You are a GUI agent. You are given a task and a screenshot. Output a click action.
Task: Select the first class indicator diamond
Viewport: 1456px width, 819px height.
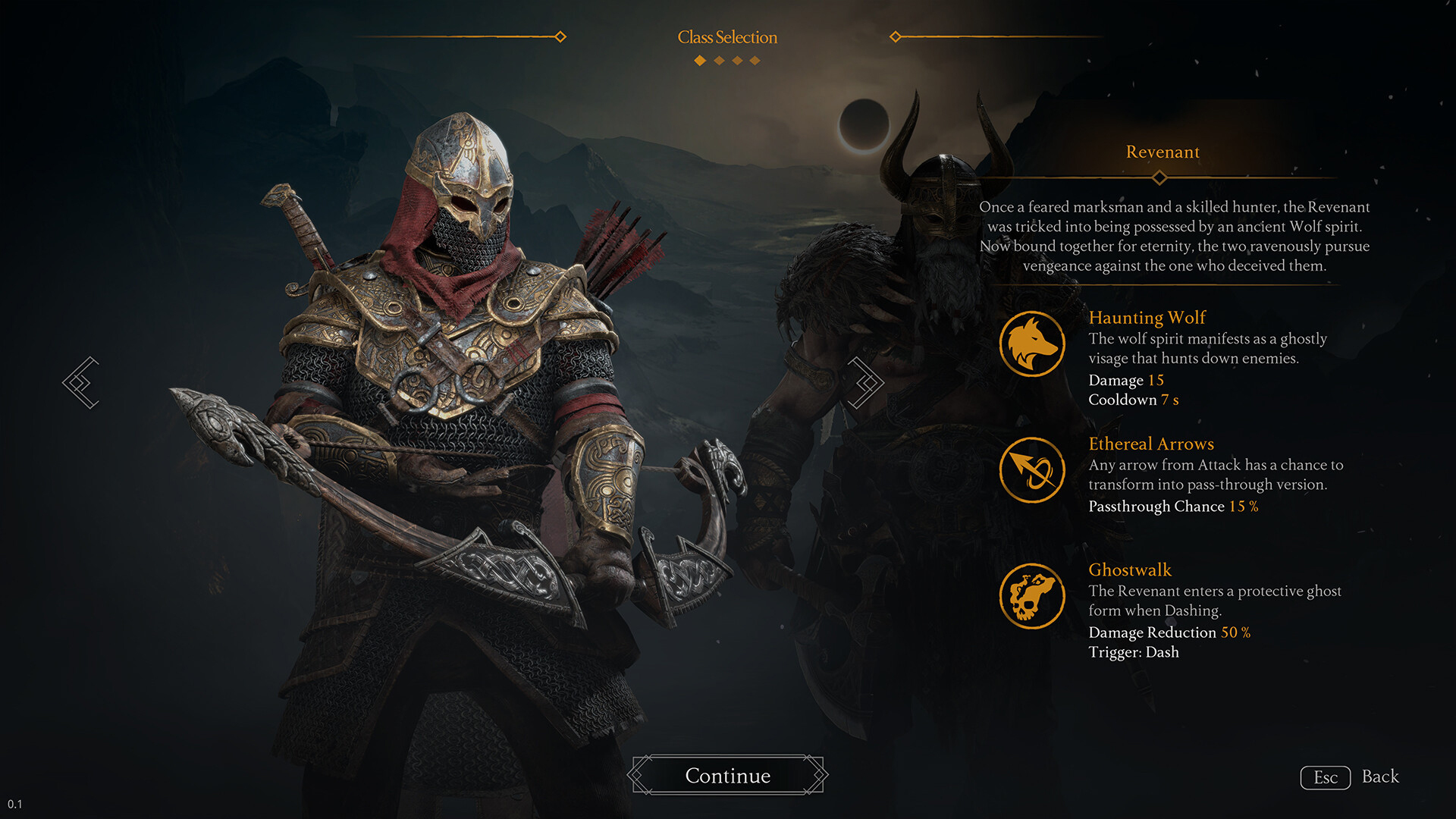[x=698, y=60]
